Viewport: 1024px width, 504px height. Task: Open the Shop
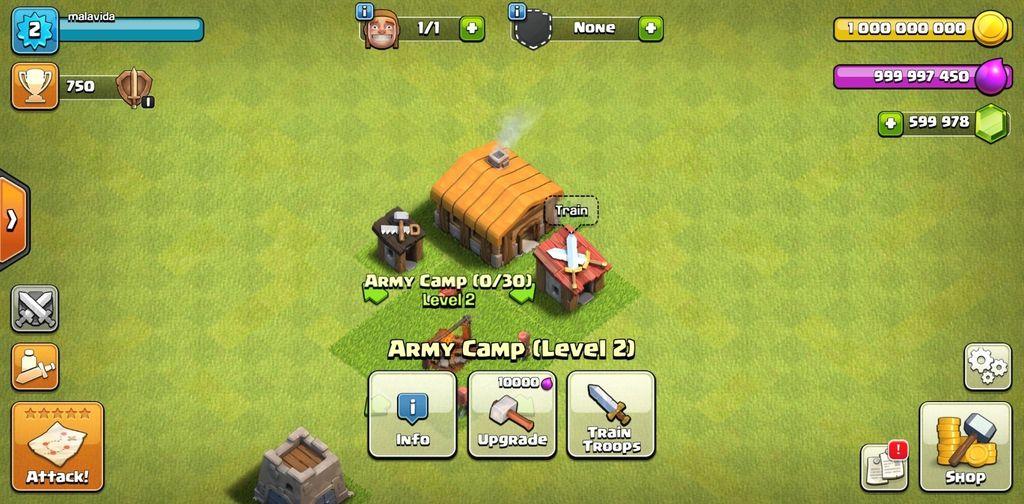(x=965, y=447)
